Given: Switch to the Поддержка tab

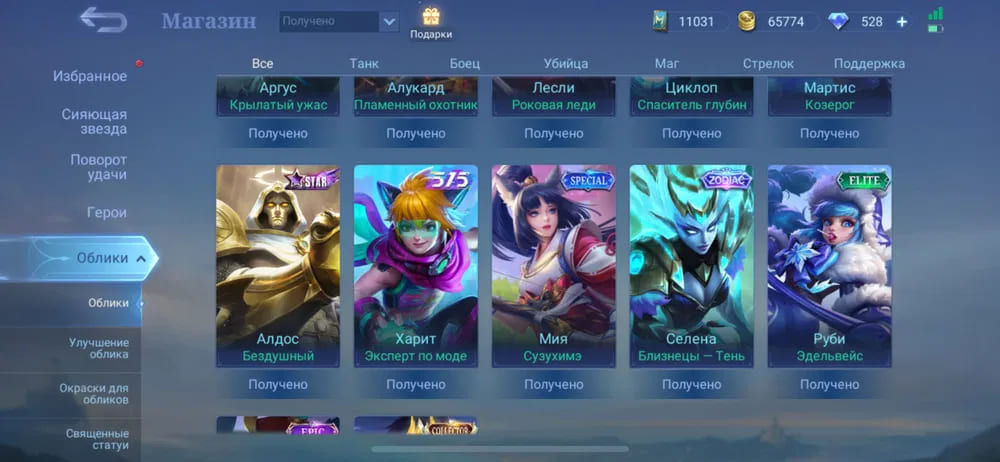Looking at the screenshot, I should (x=869, y=63).
